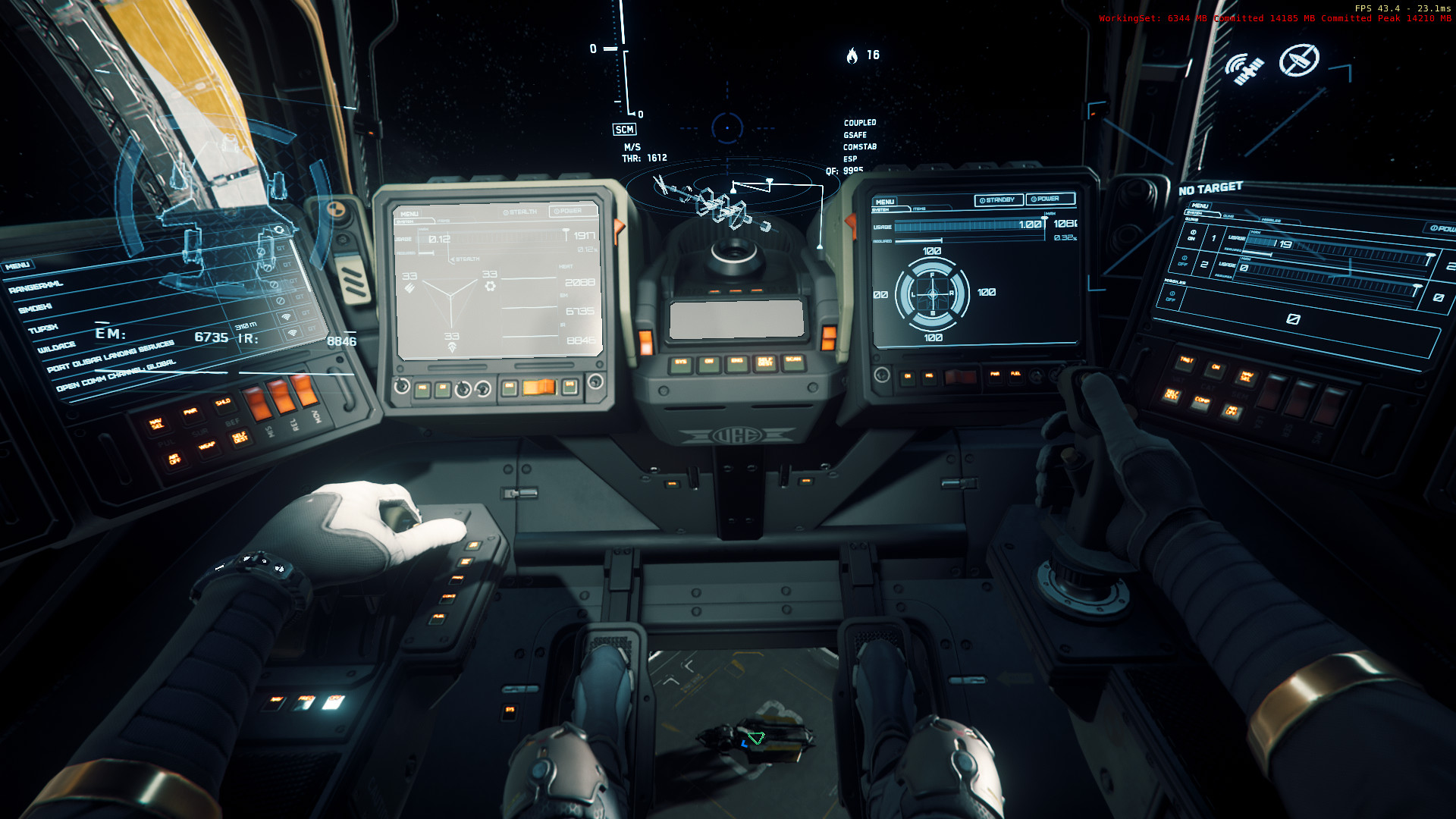Switch to the Items tab on shield display
The height and width of the screenshot is (819, 1456).
click(x=919, y=209)
